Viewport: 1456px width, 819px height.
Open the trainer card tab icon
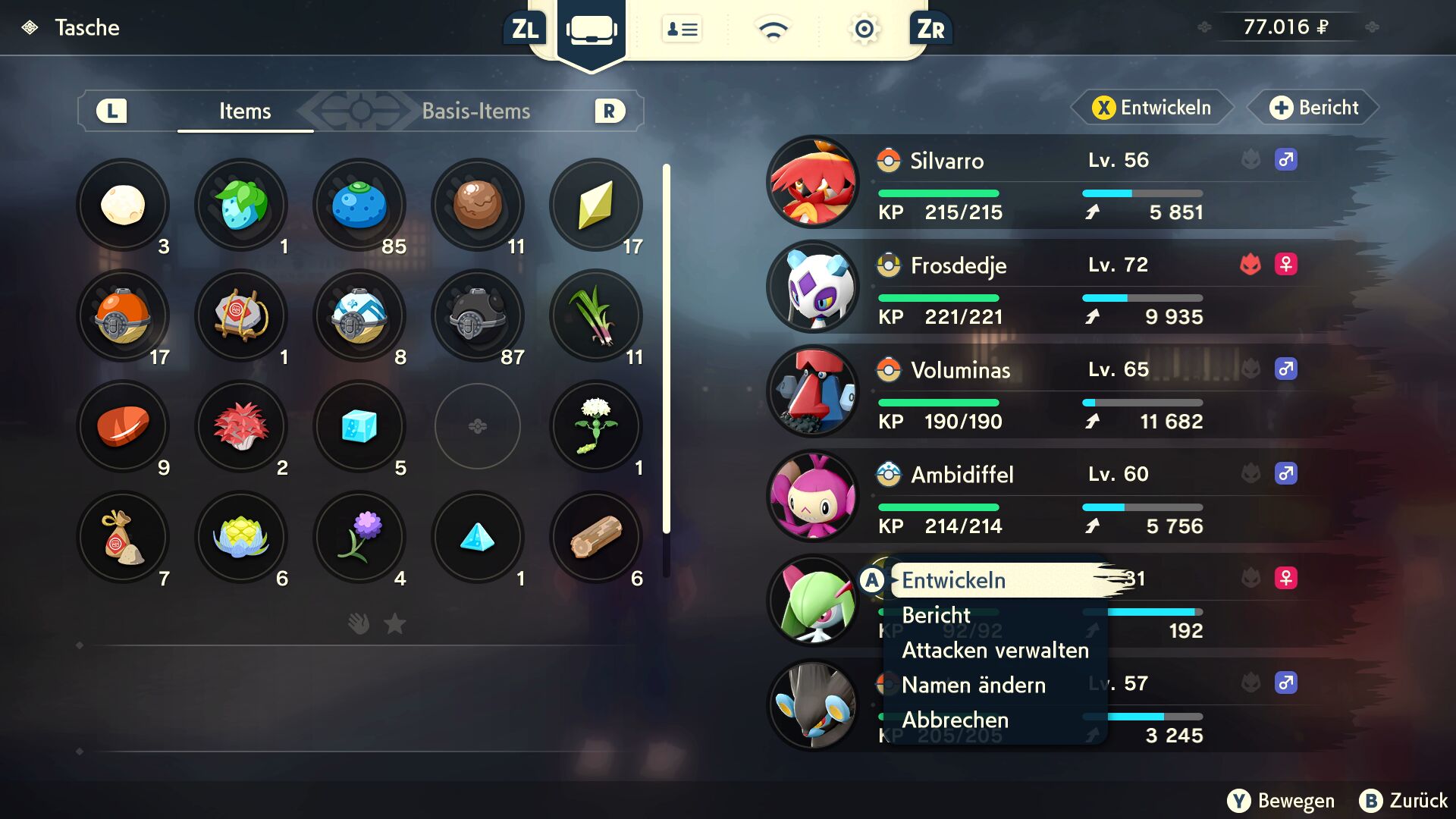point(682,29)
